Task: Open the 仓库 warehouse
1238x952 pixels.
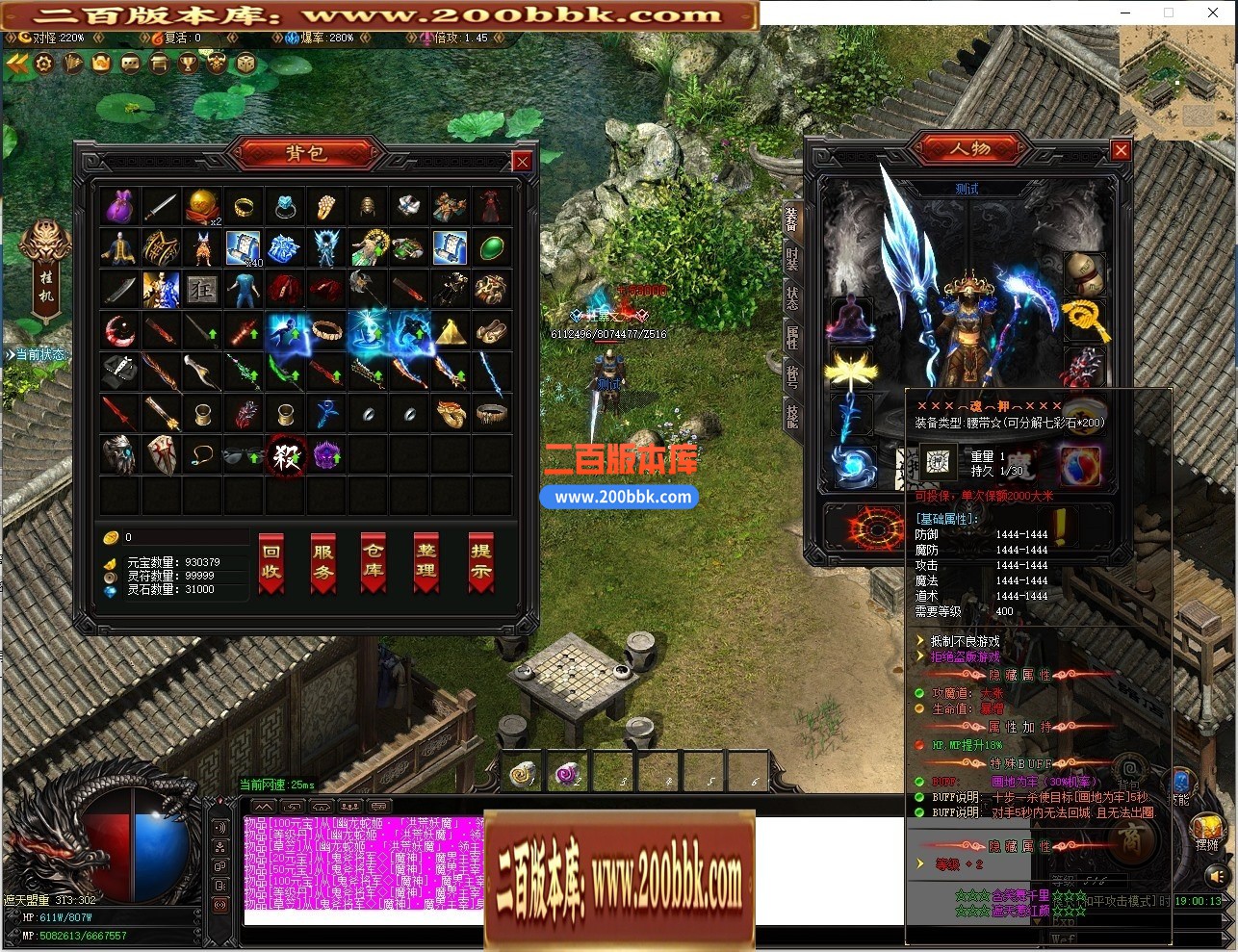Action: (x=374, y=562)
